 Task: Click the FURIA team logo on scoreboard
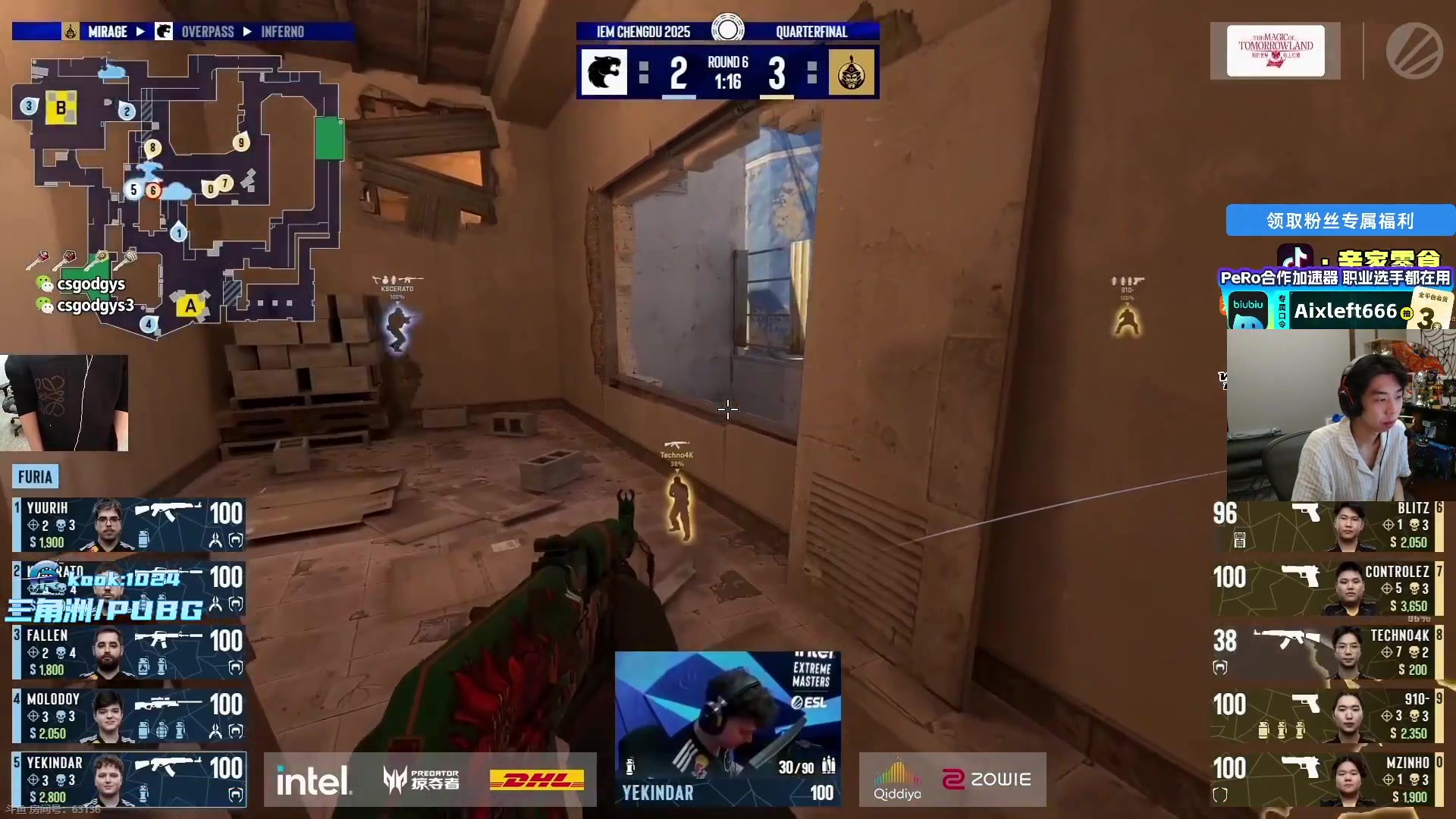click(604, 73)
